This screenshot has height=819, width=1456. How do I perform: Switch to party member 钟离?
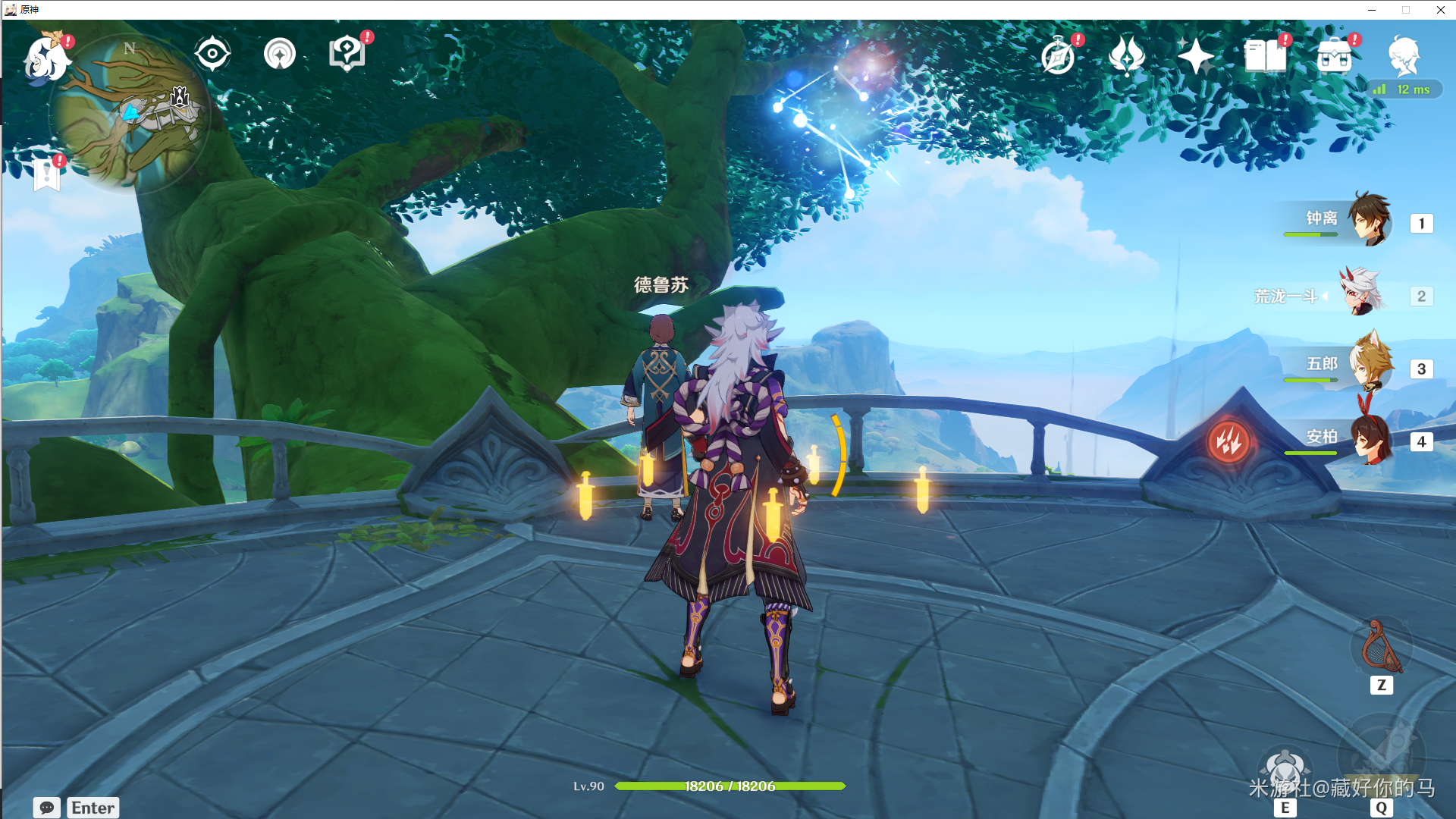point(1369,220)
